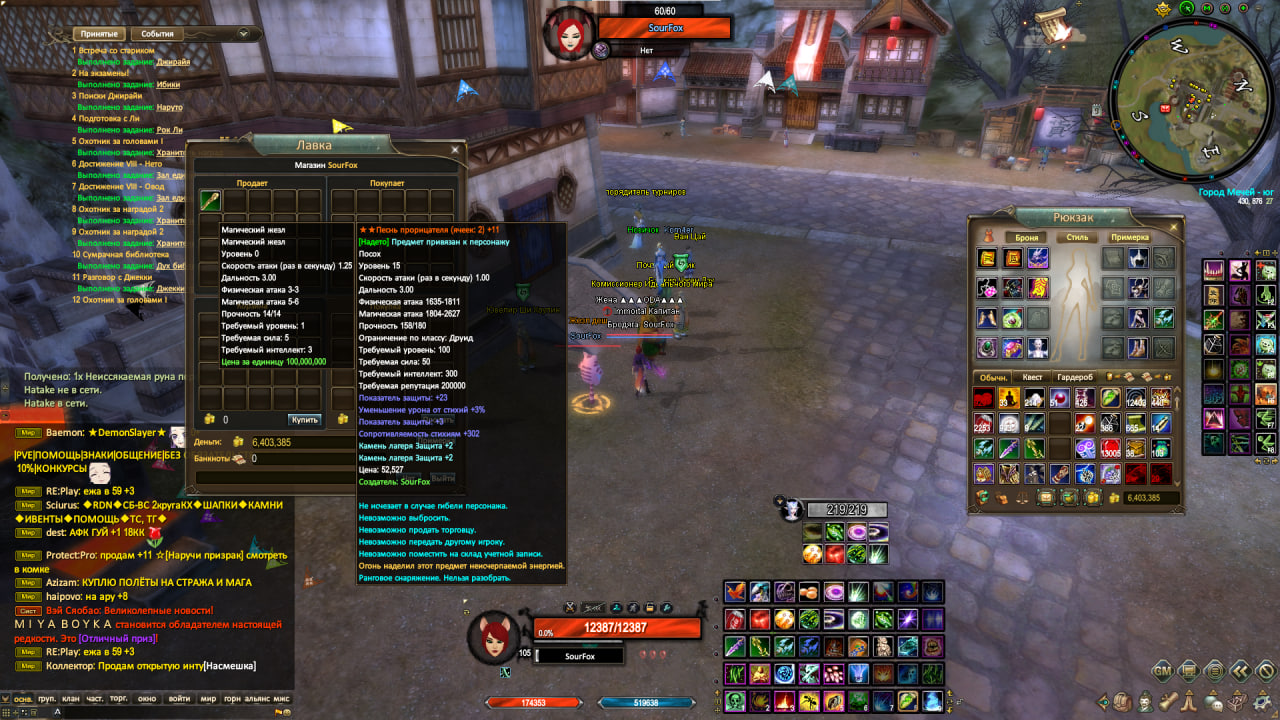The image size is (1280, 720).
Task: Open the Гардероб inventory tab
Action: pyautogui.click(x=1075, y=377)
